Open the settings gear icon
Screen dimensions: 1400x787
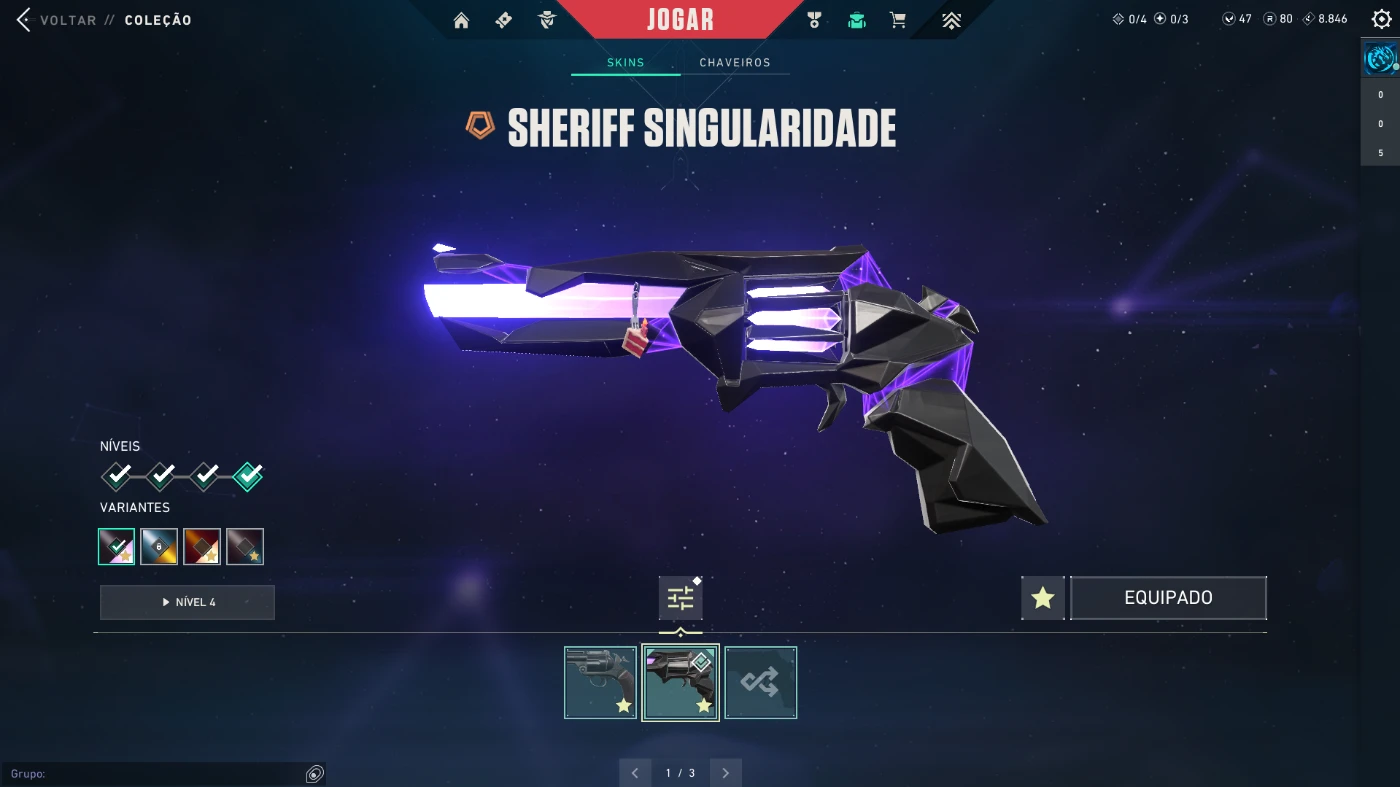1381,19
